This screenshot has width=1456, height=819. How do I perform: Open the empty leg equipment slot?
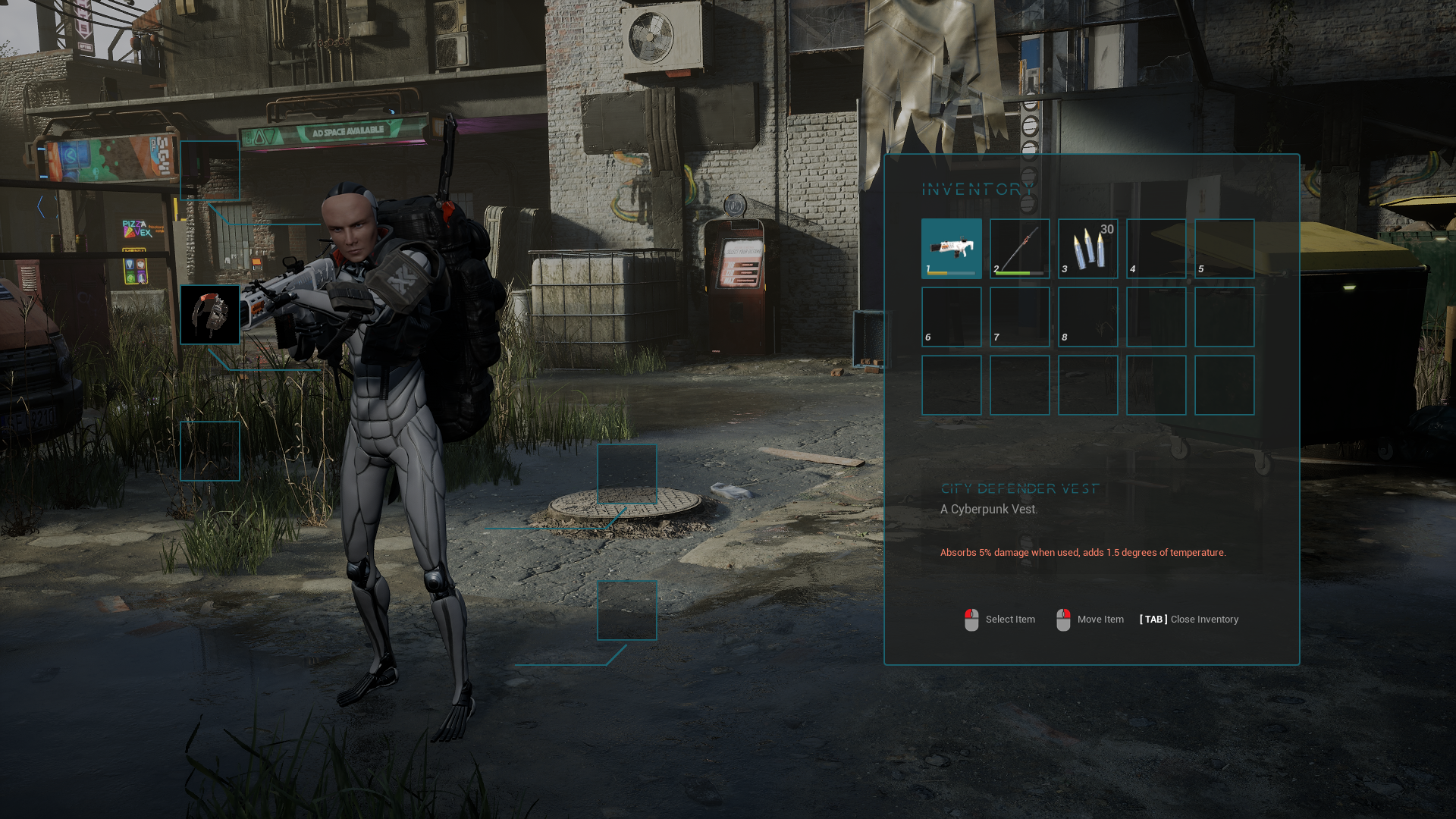[x=210, y=451]
